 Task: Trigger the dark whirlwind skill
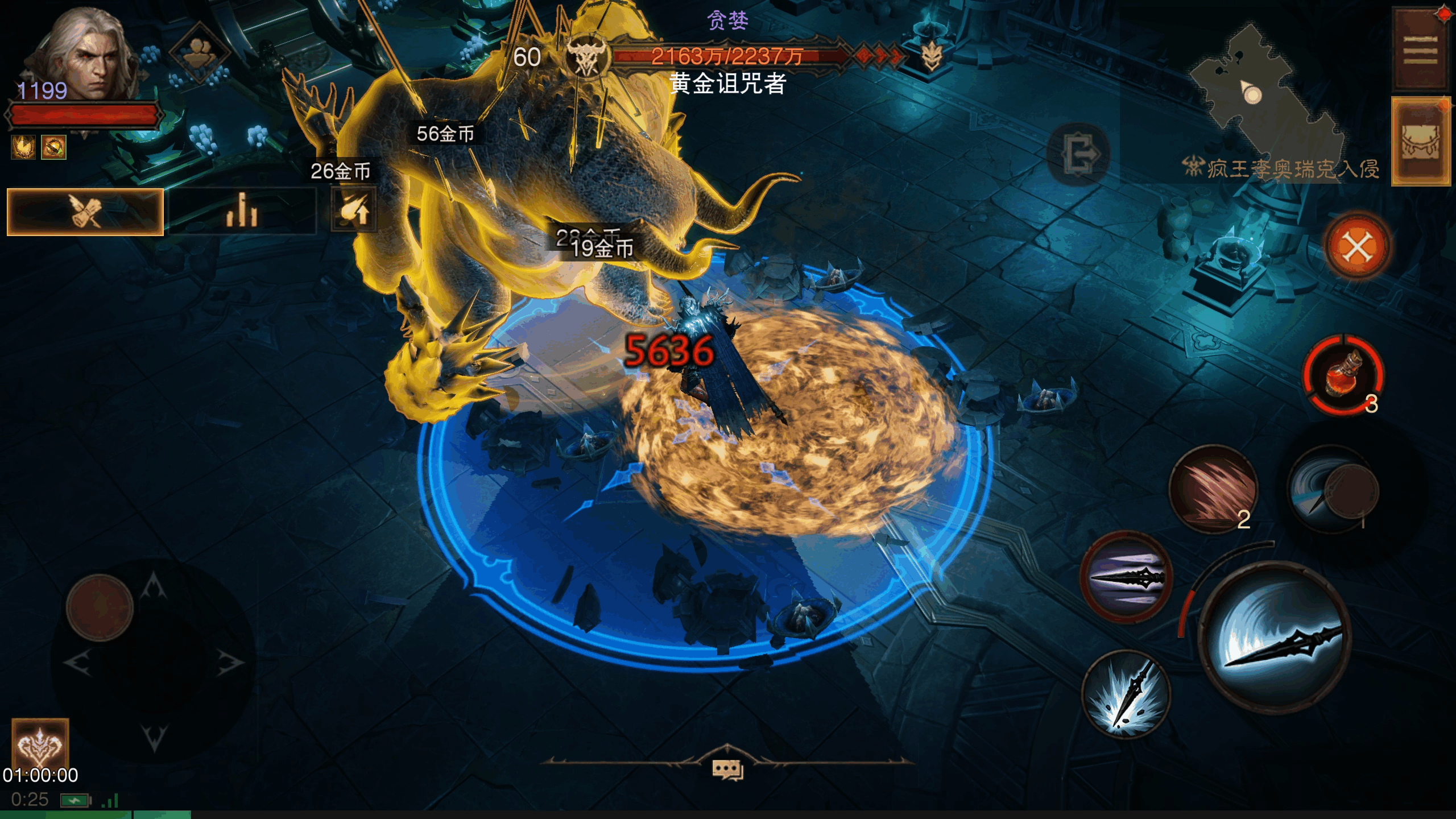coord(1332,489)
